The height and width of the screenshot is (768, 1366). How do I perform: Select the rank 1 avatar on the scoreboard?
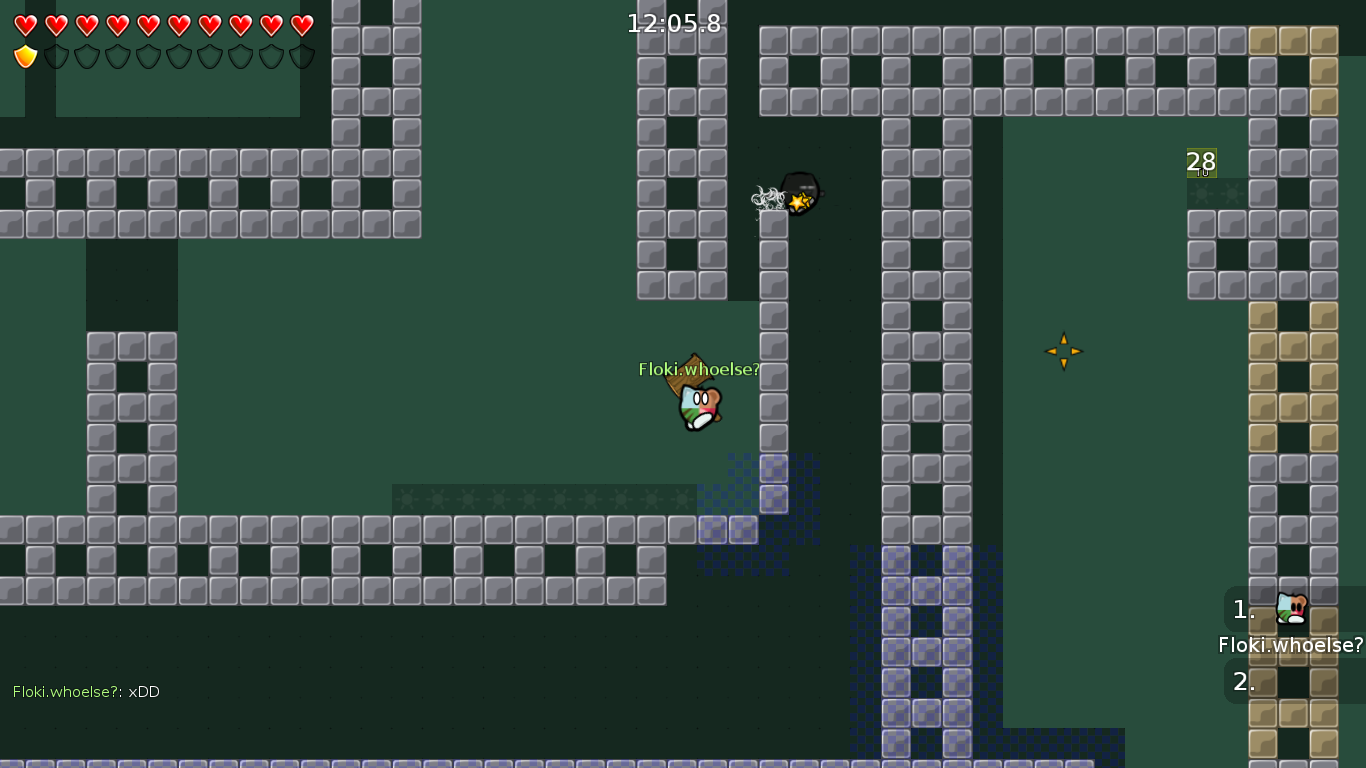click(1289, 607)
